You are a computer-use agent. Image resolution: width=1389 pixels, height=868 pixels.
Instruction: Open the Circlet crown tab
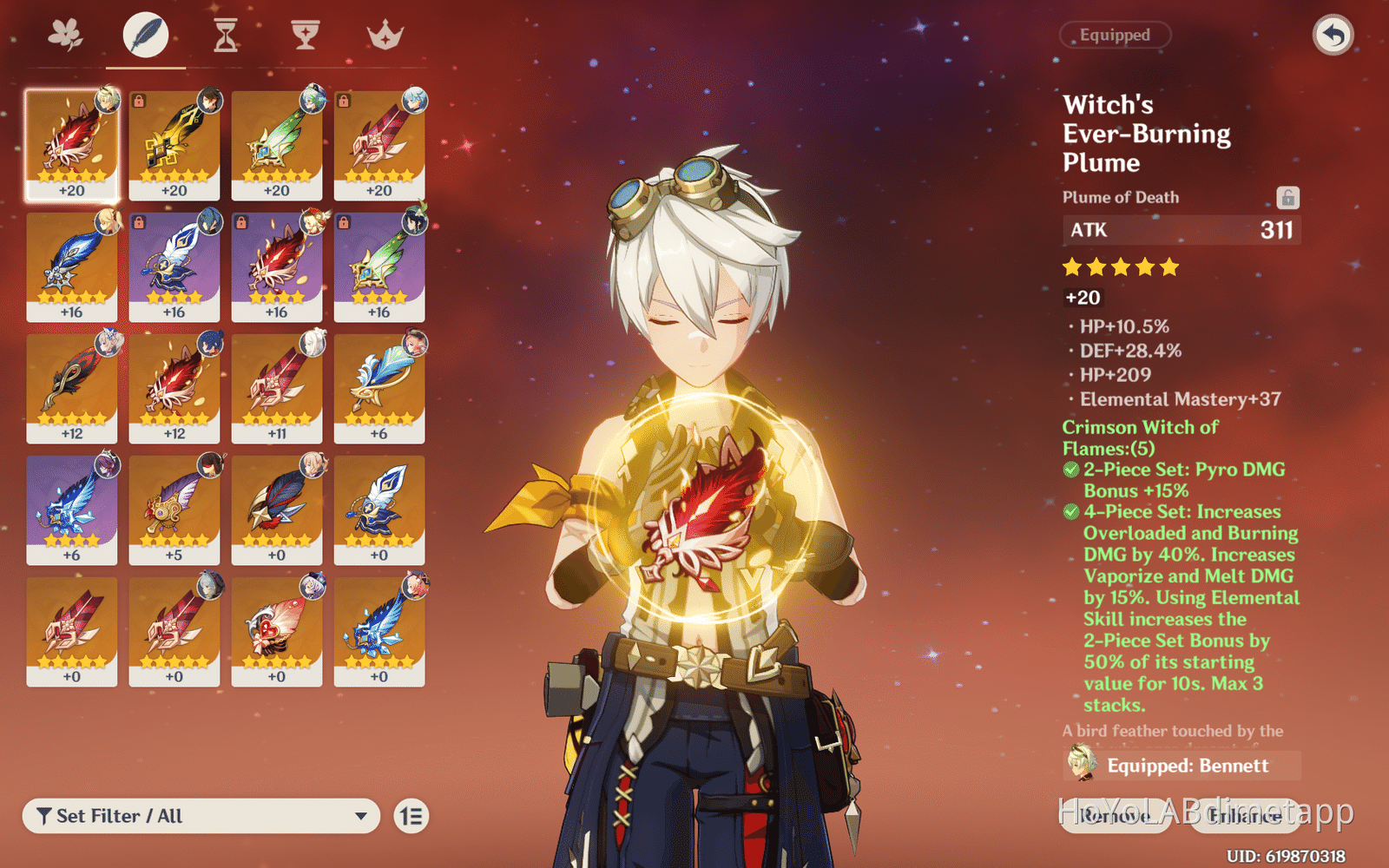385,36
